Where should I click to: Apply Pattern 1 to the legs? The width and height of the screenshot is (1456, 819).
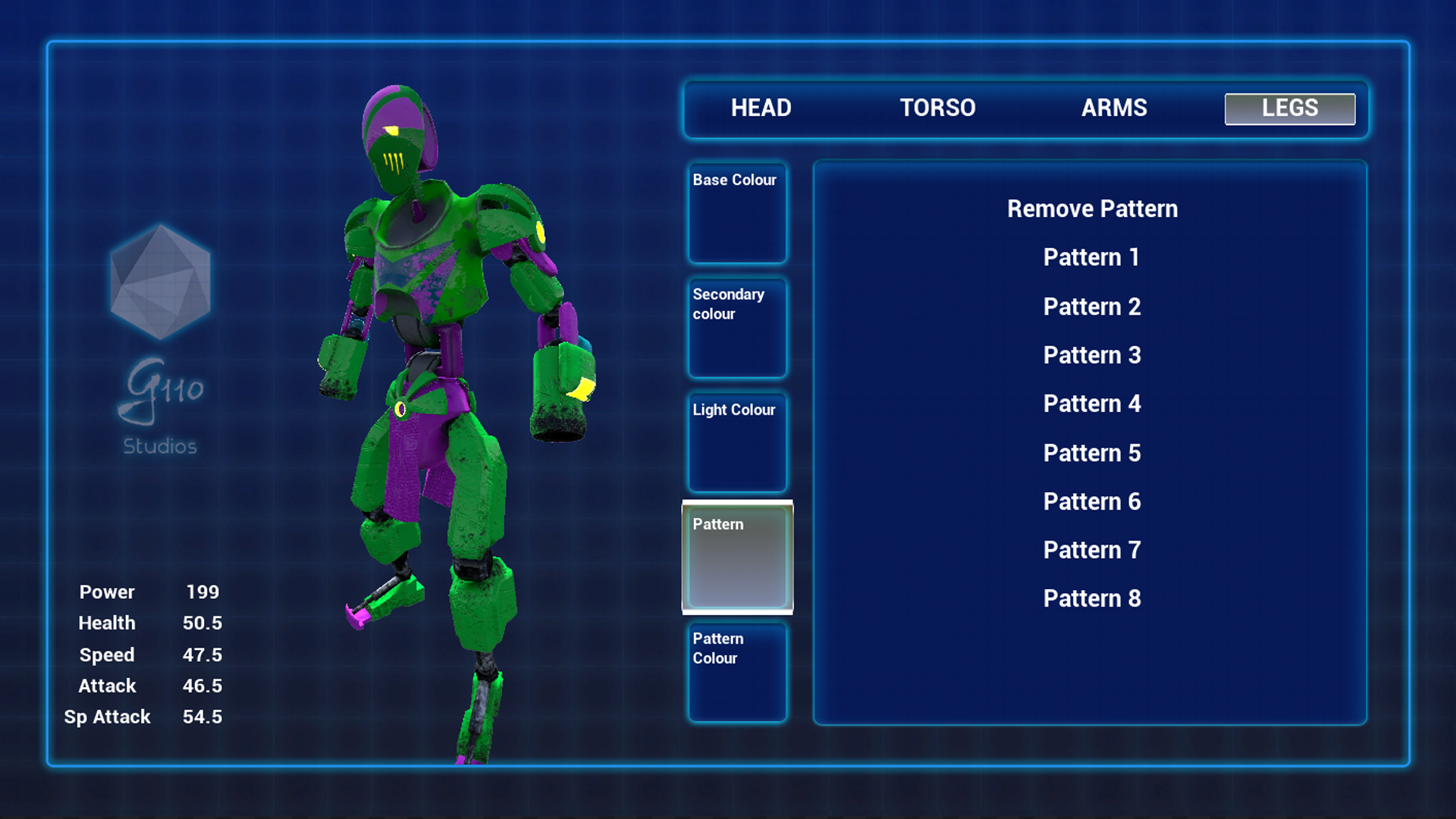(1092, 257)
